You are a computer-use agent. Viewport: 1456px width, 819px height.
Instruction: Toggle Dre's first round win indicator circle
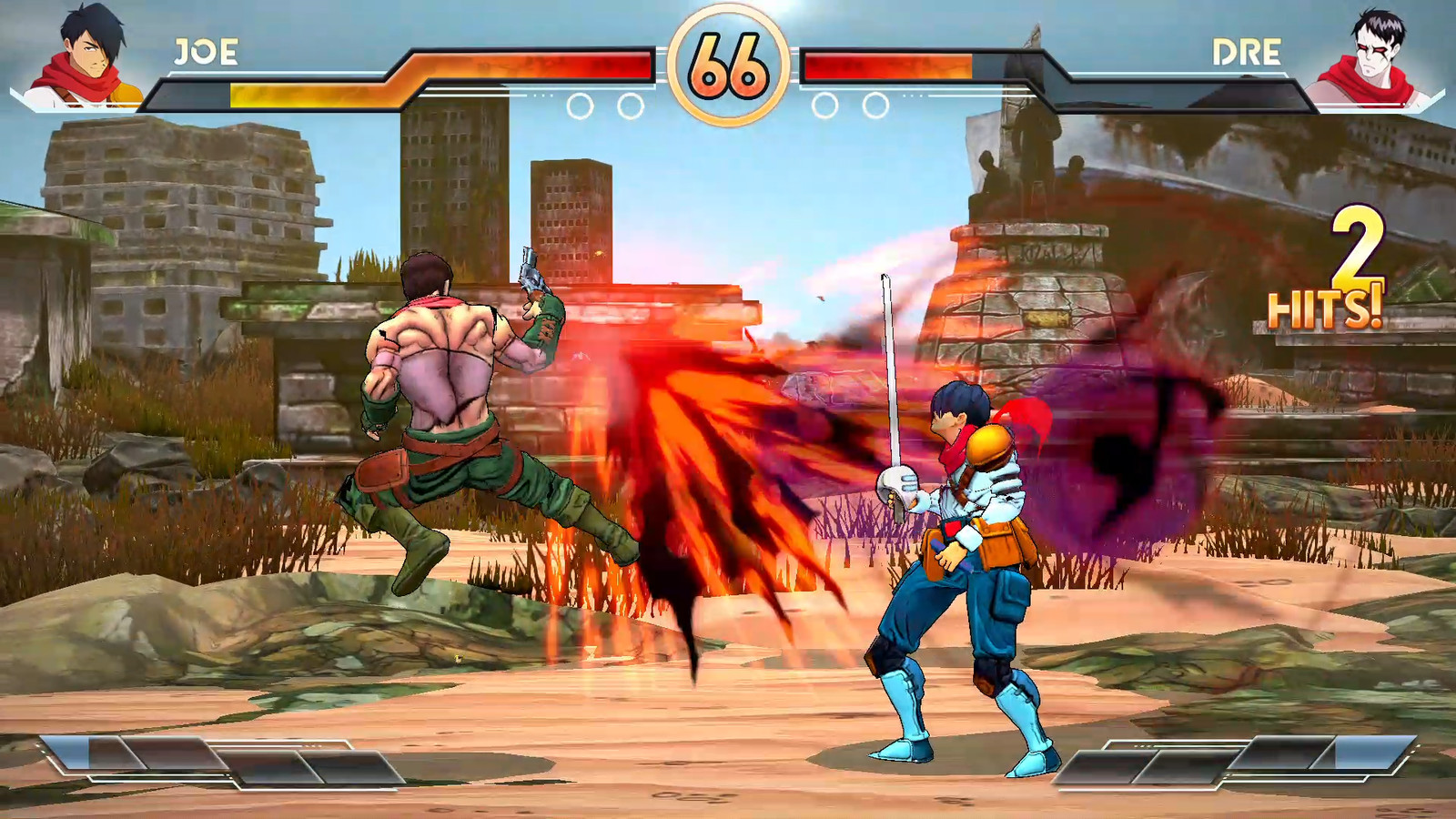click(875, 103)
